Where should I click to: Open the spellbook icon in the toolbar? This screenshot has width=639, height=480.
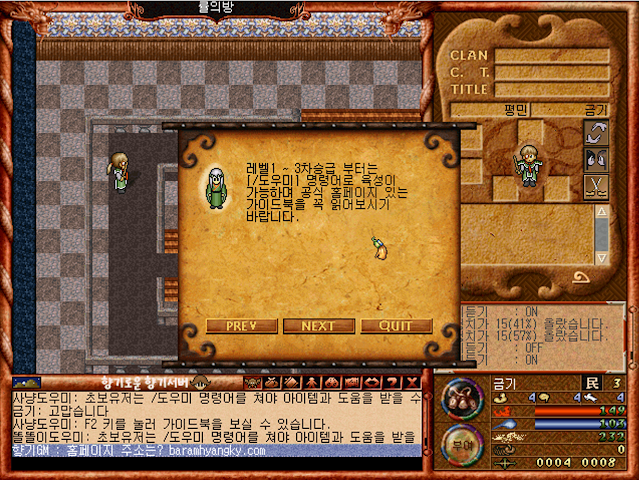[x=291, y=383]
